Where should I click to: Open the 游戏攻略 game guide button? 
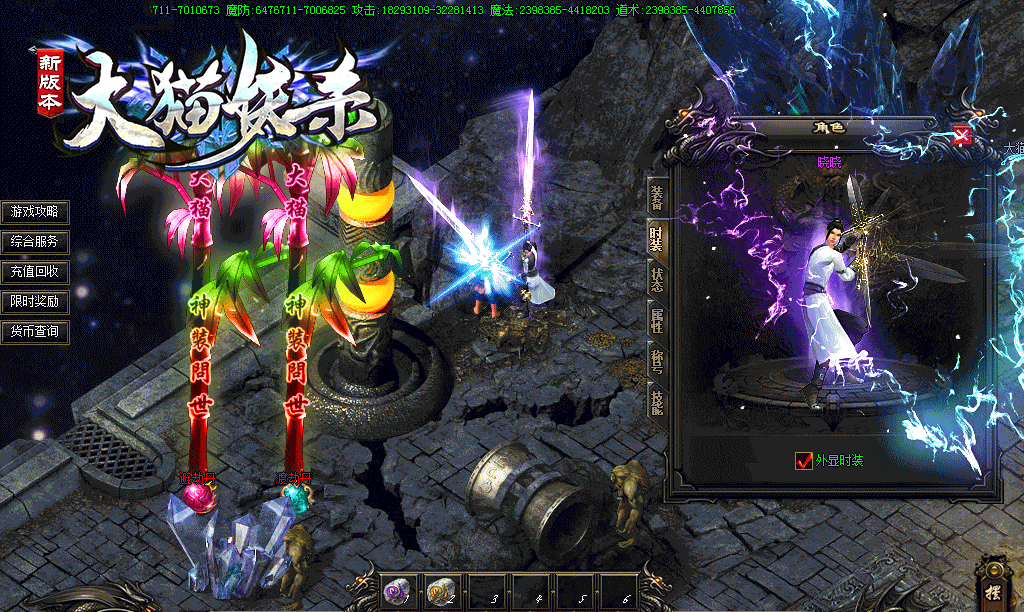(35, 212)
